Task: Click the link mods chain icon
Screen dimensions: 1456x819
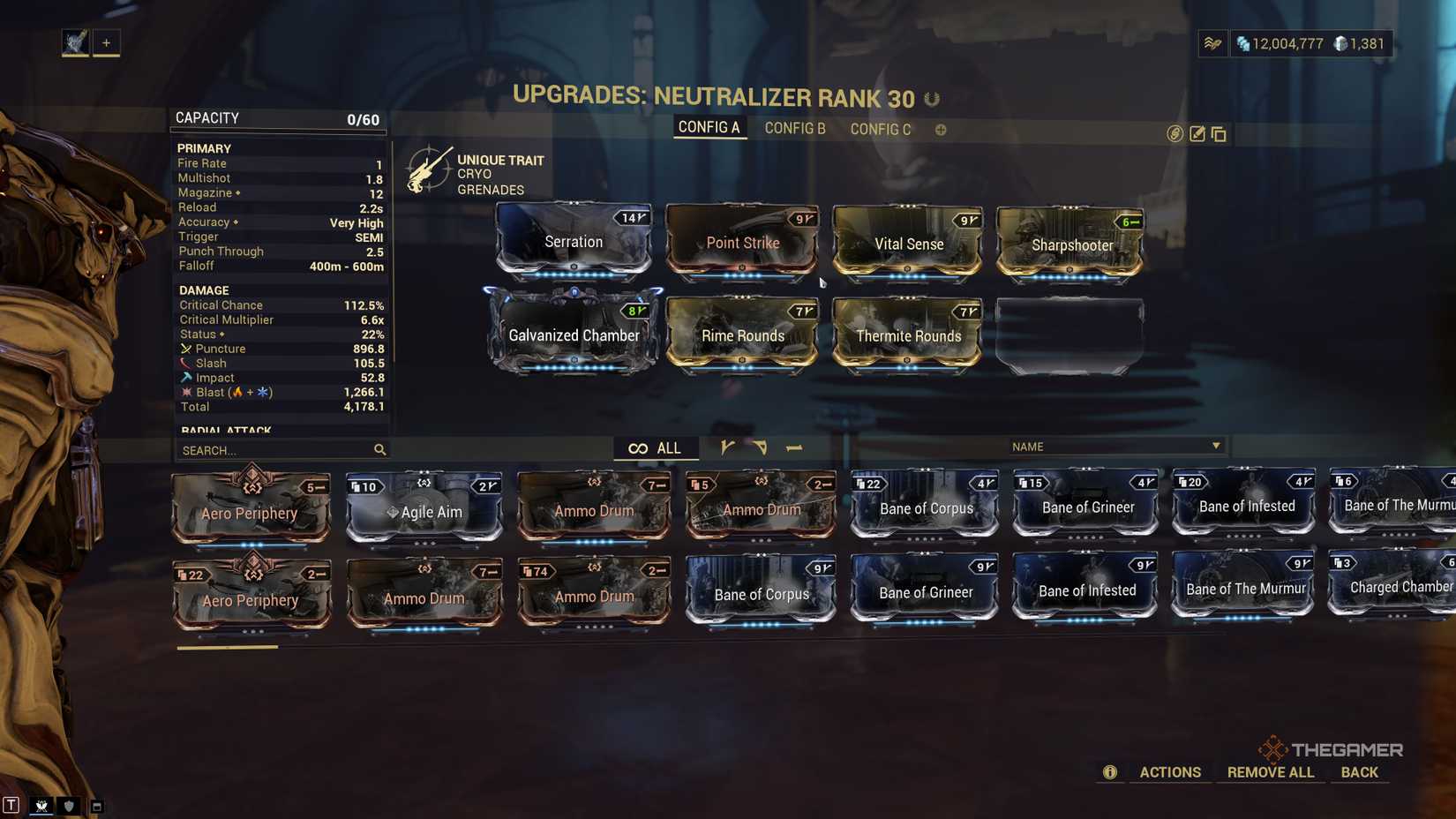Action: [x=1174, y=134]
